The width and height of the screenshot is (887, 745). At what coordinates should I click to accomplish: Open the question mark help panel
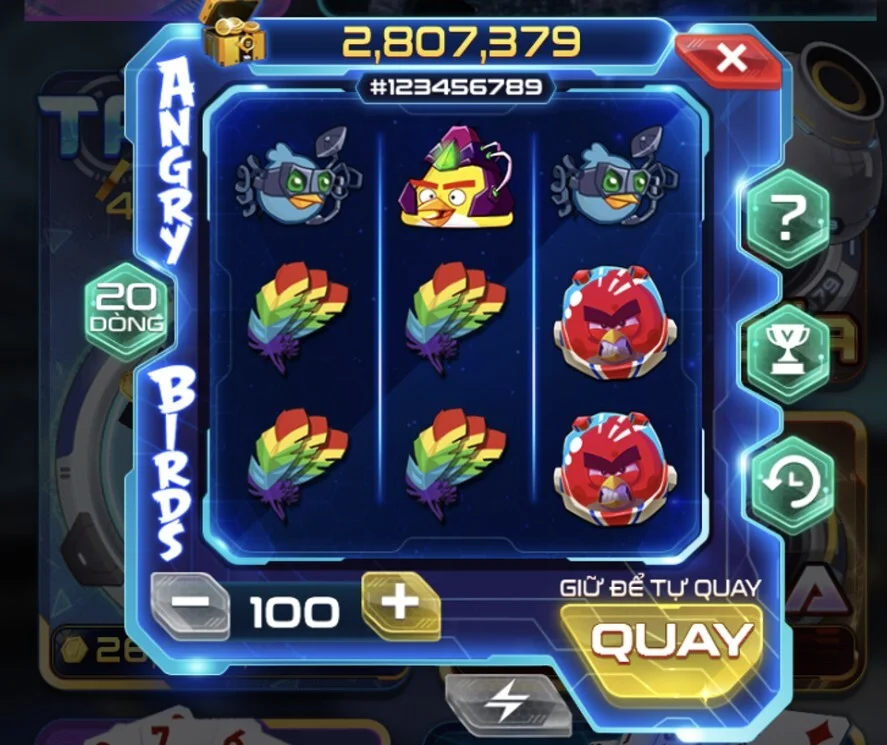click(790, 218)
